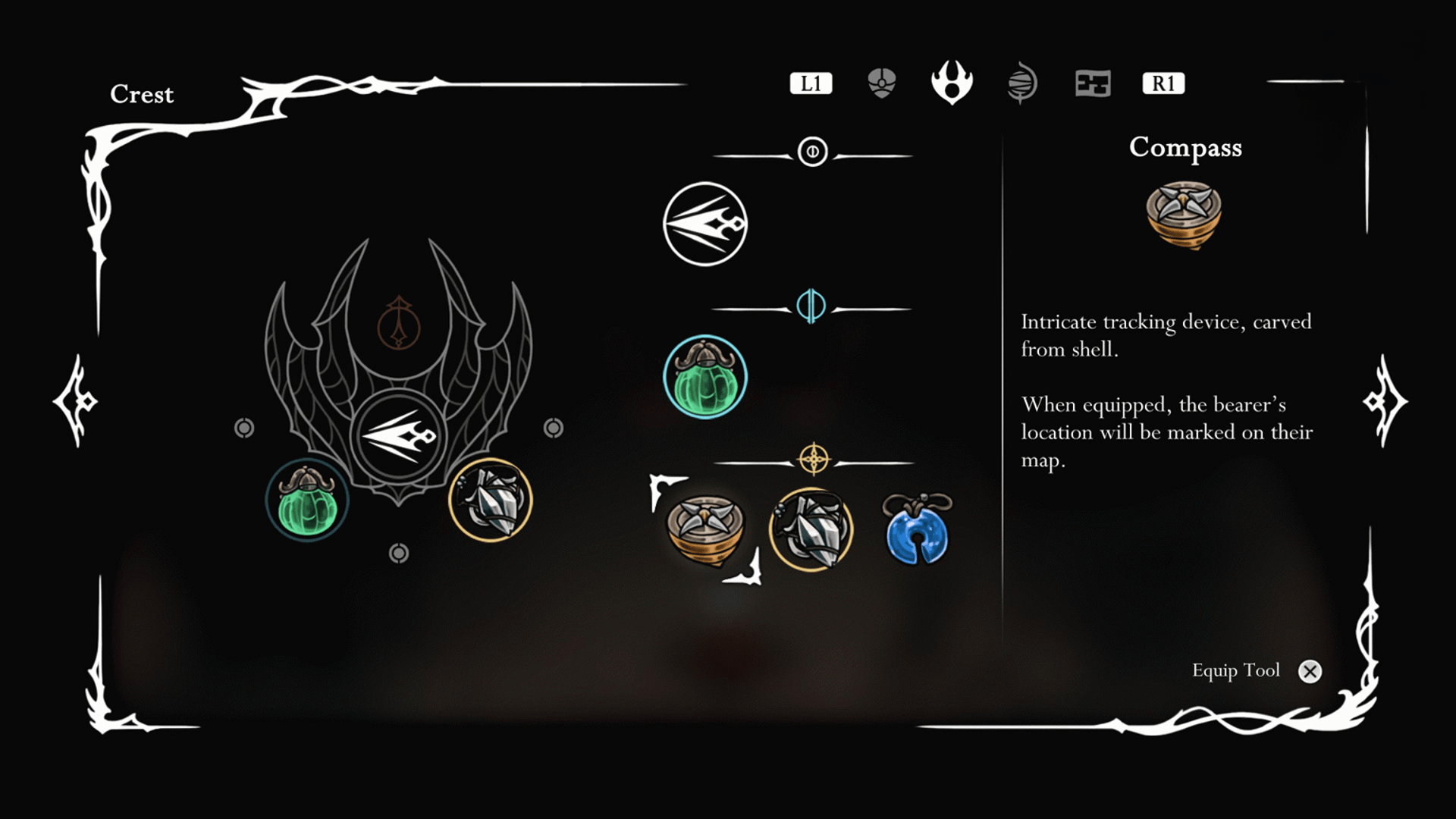Go to the previous pane with left arrow
The height and width of the screenshot is (819, 1456).
point(76,400)
